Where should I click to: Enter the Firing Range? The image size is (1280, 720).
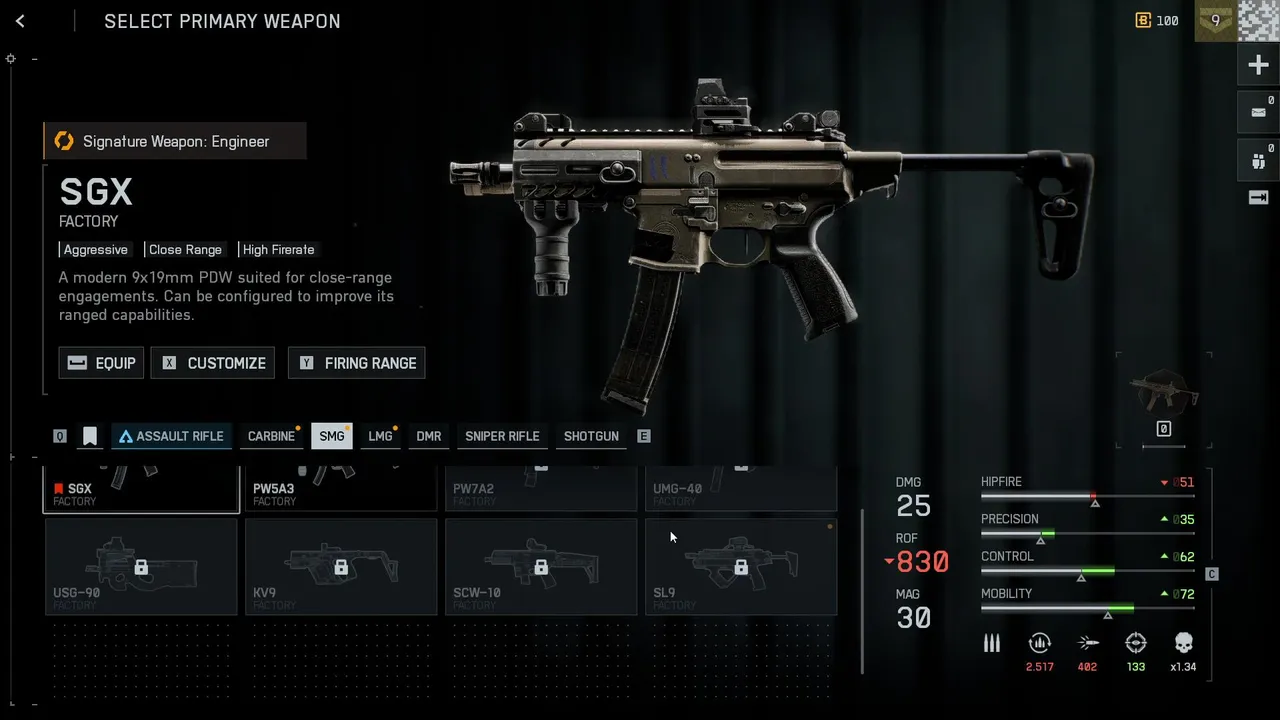357,363
